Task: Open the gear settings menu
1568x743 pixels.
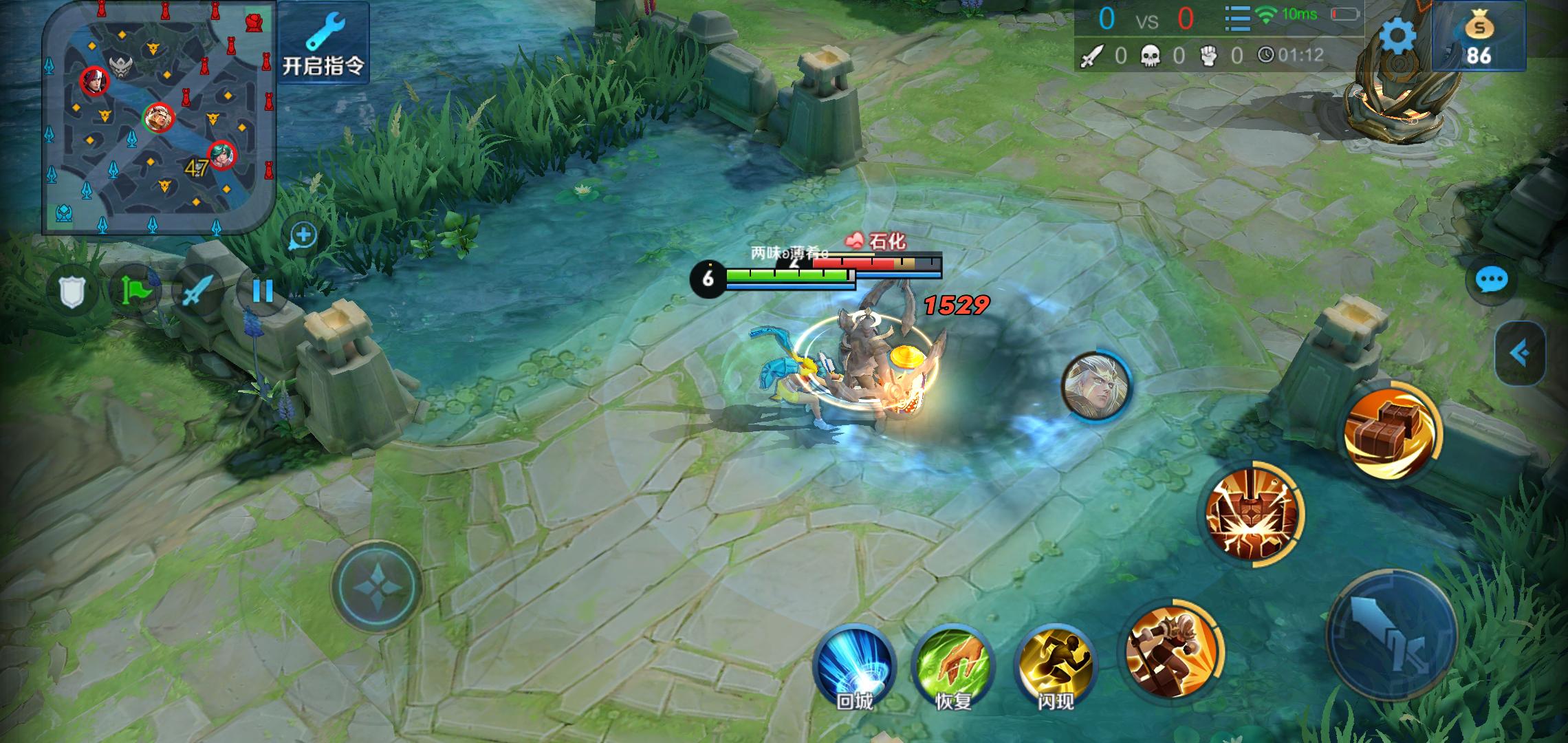Action: click(1397, 36)
